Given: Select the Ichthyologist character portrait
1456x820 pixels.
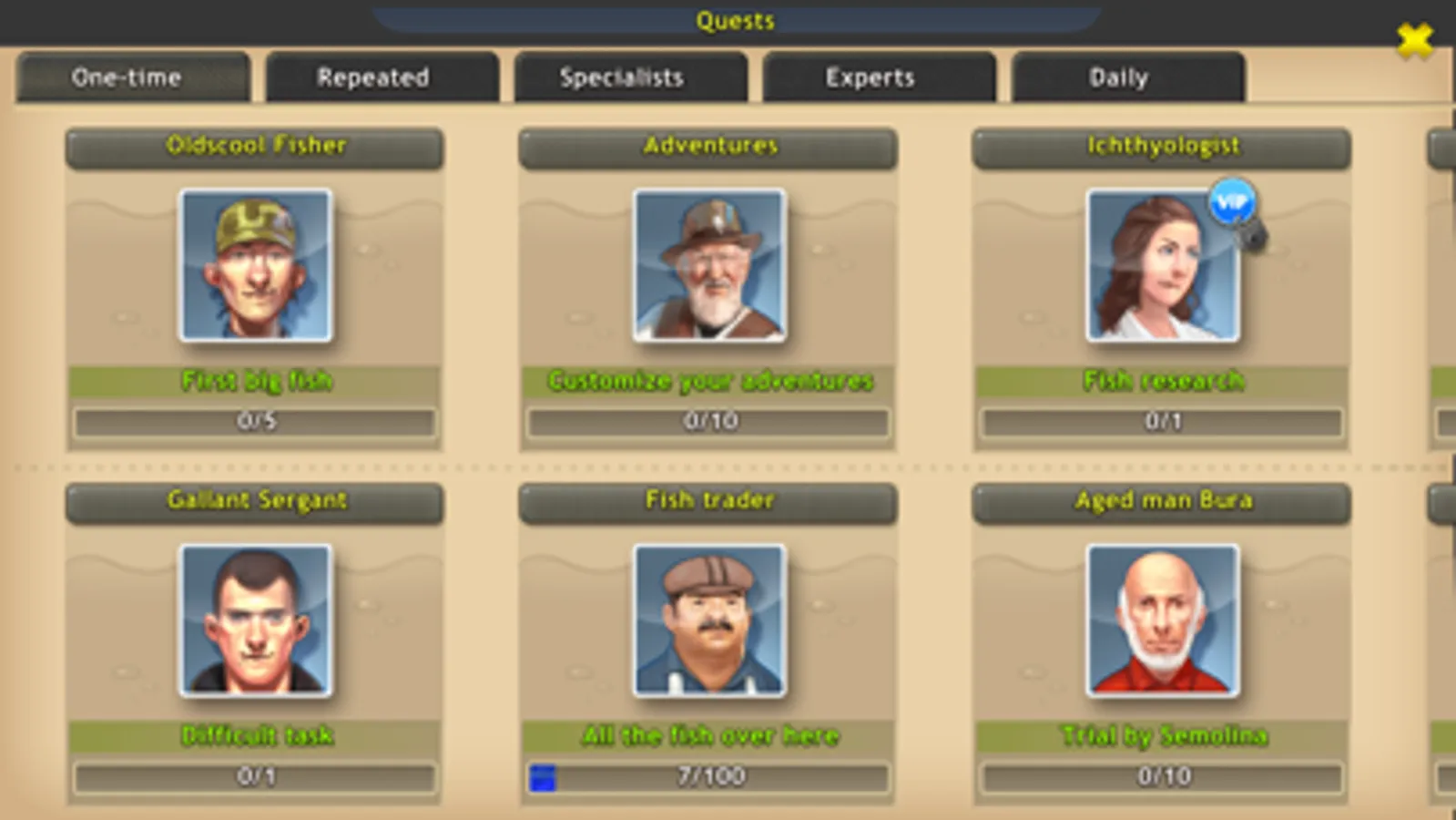Looking at the screenshot, I should 1160,266.
